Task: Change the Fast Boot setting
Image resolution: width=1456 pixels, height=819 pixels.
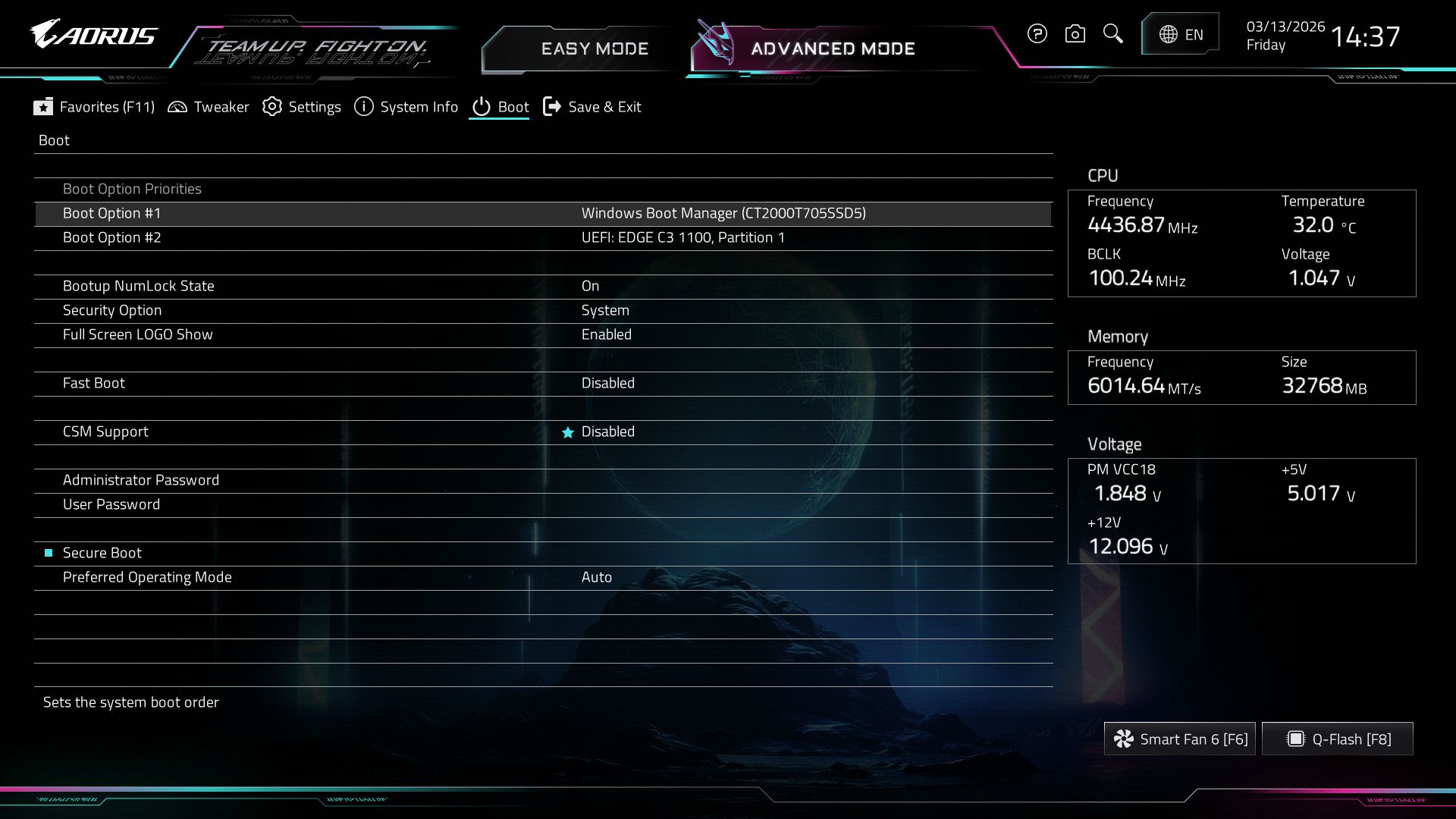Action: coord(607,383)
